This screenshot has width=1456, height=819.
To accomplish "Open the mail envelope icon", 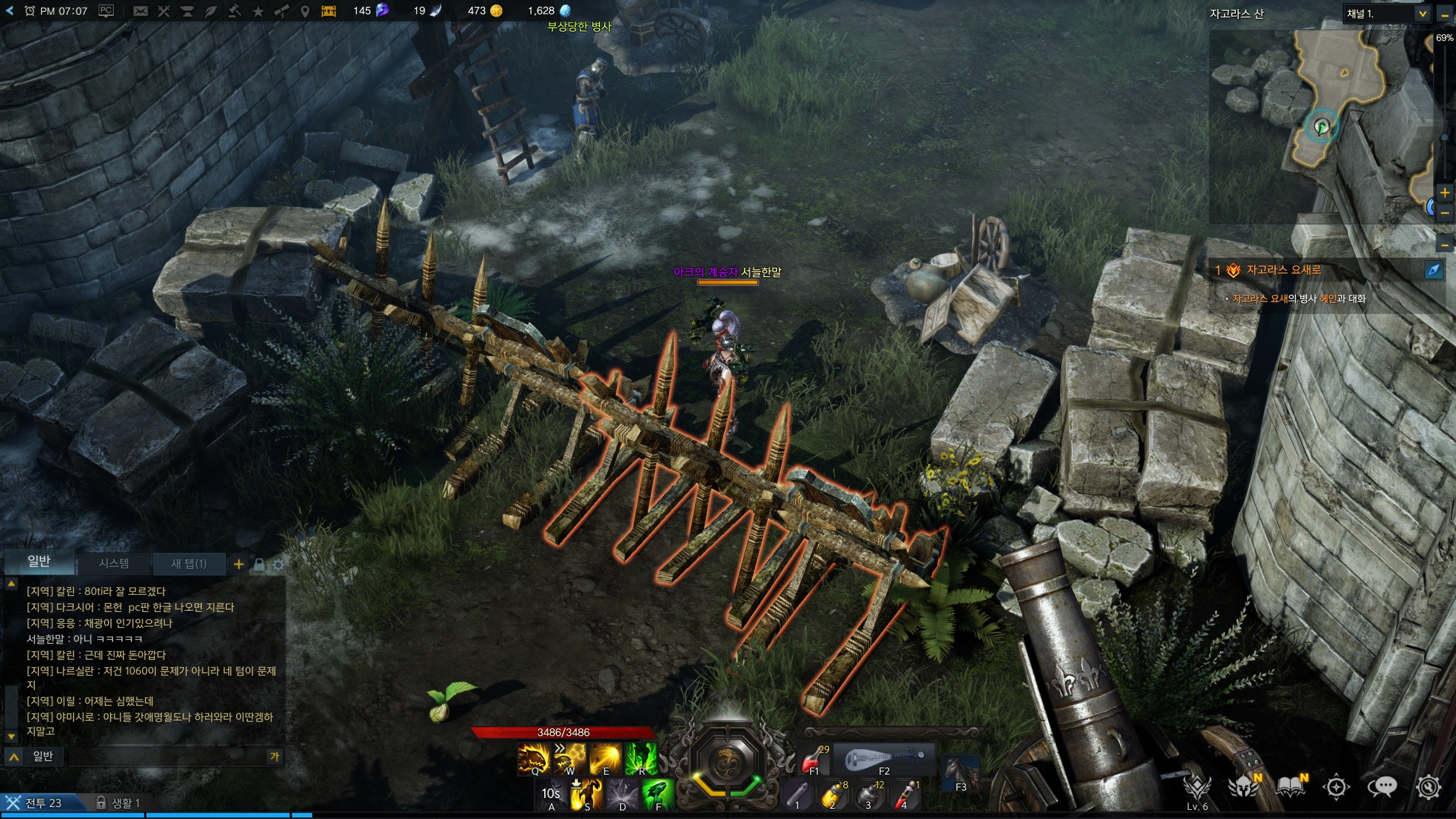I will [140, 11].
